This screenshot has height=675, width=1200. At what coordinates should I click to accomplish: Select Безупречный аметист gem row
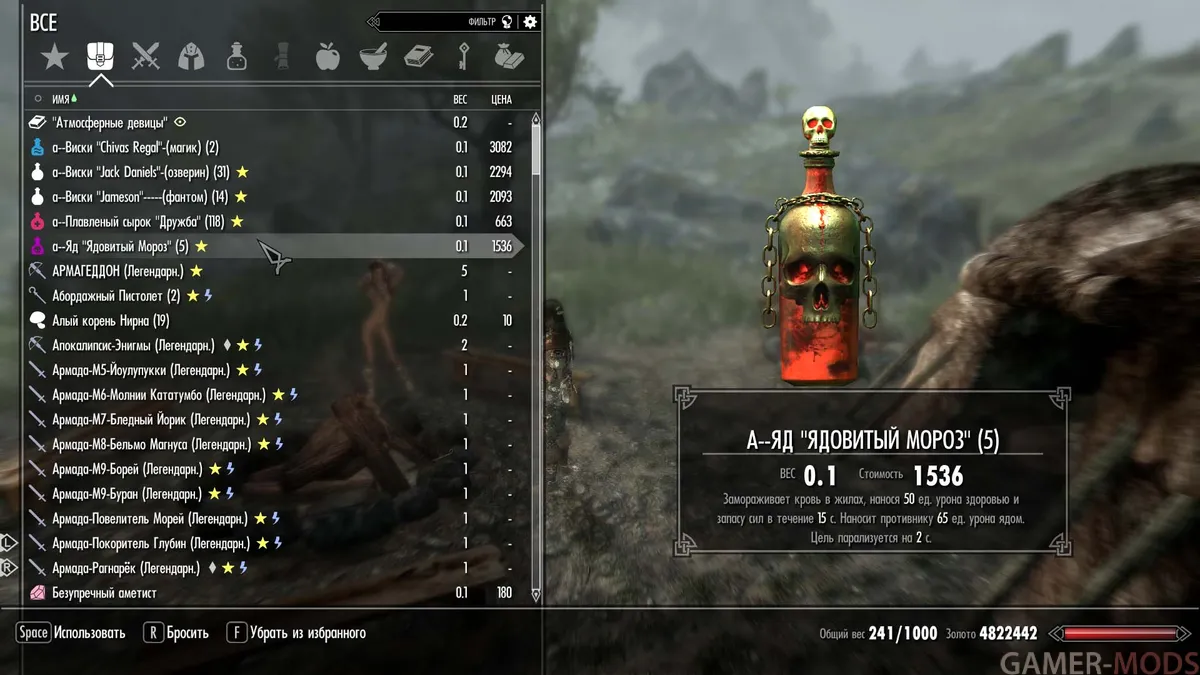[104, 593]
